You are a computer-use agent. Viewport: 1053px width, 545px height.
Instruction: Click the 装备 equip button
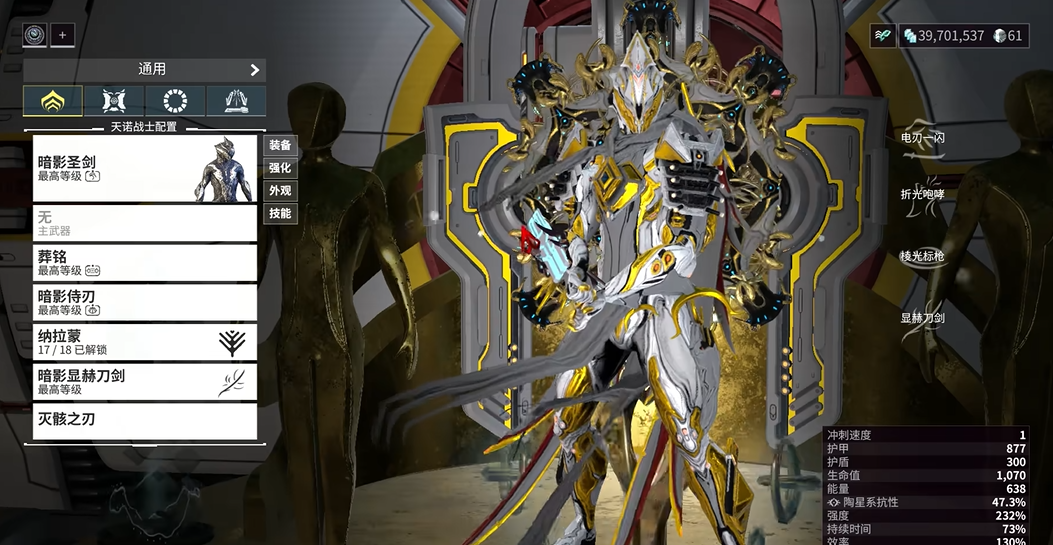point(280,145)
